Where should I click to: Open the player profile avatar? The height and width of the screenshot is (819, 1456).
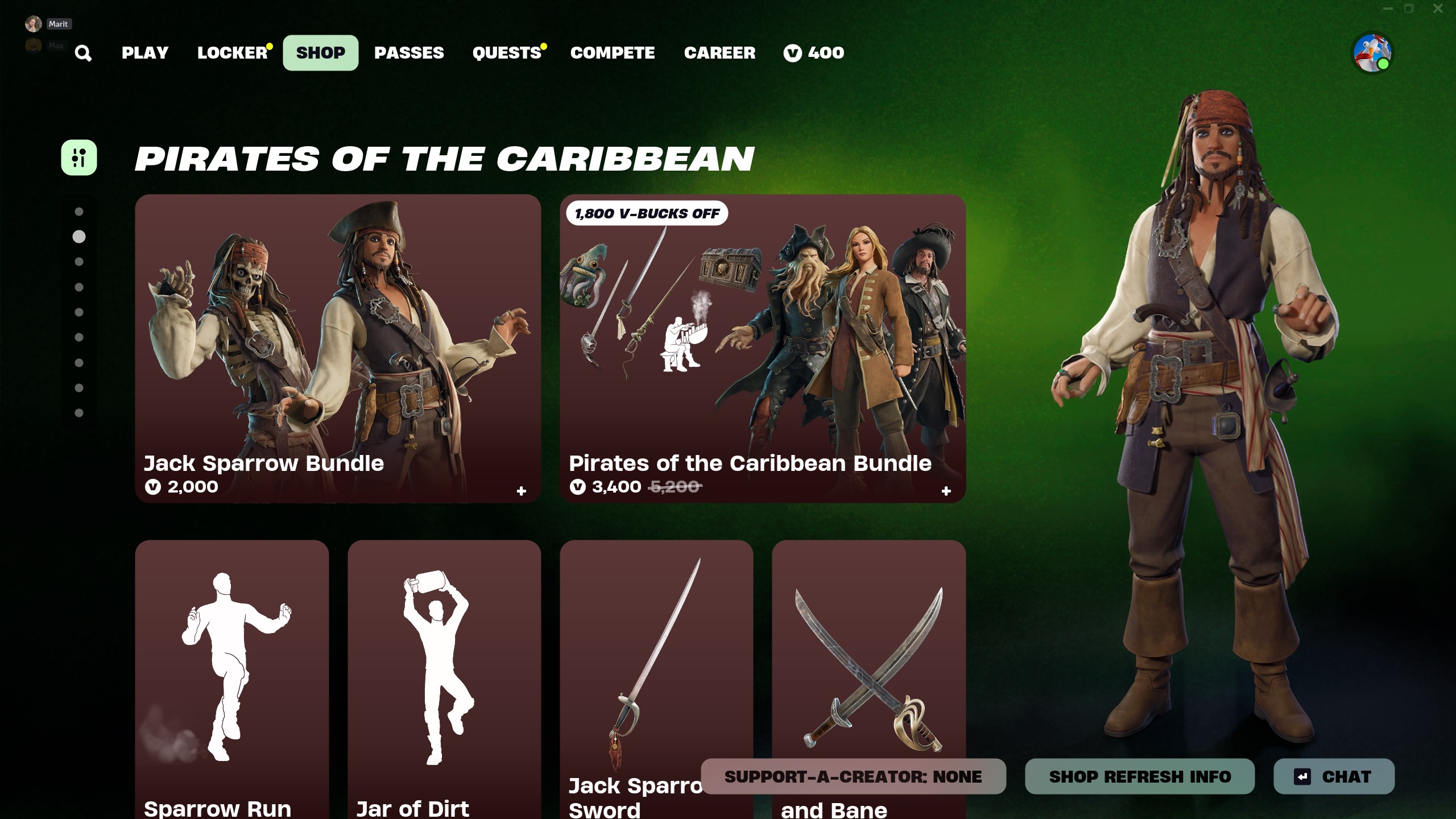click(x=1372, y=53)
